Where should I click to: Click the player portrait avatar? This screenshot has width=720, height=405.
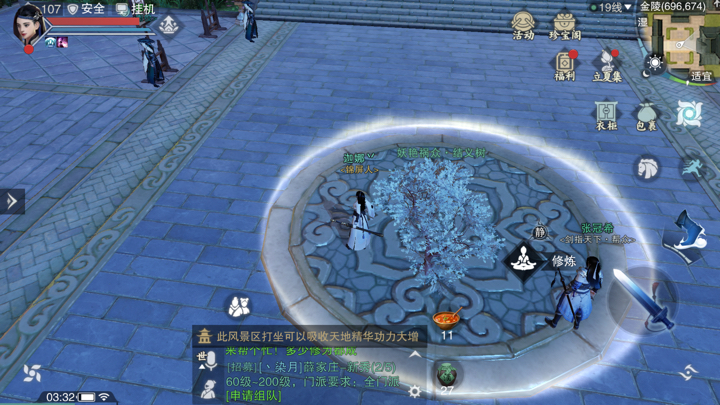pyautogui.click(x=27, y=24)
